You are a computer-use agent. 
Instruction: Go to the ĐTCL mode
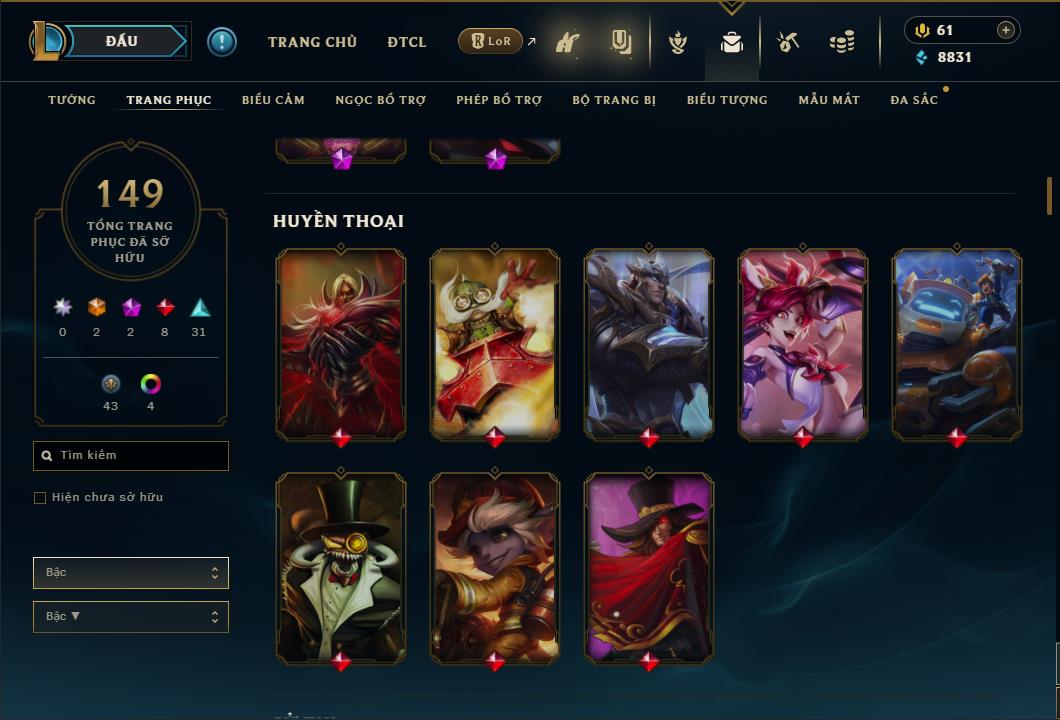[407, 42]
